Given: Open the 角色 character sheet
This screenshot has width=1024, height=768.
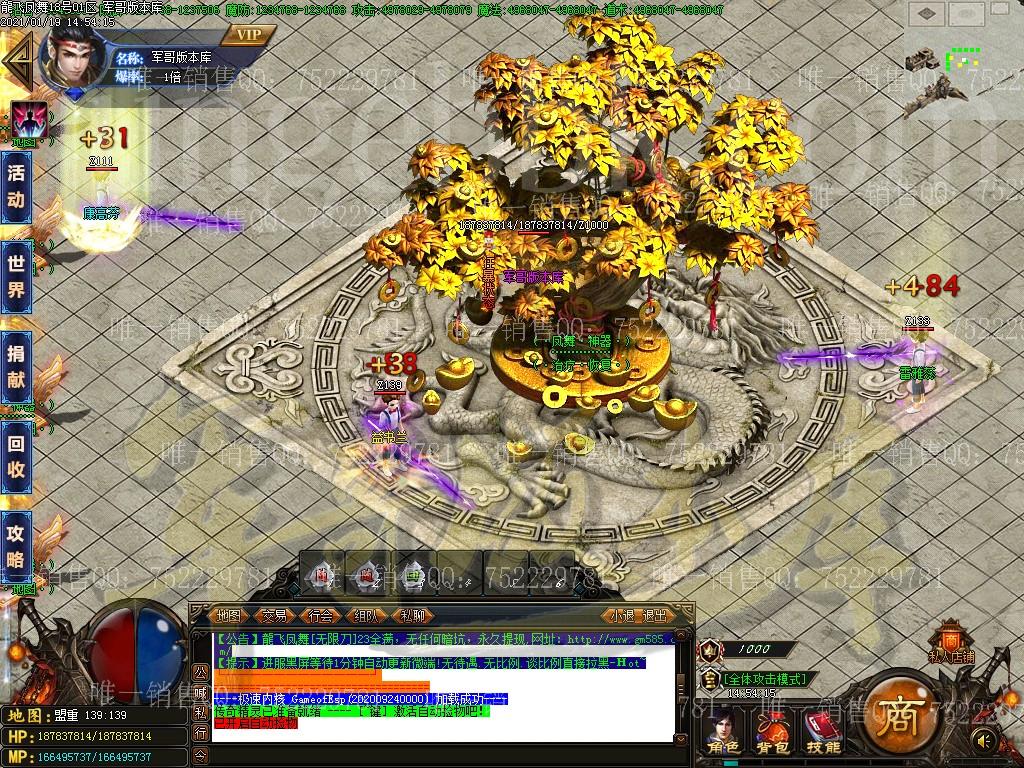Looking at the screenshot, I should pyautogui.click(x=723, y=730).
